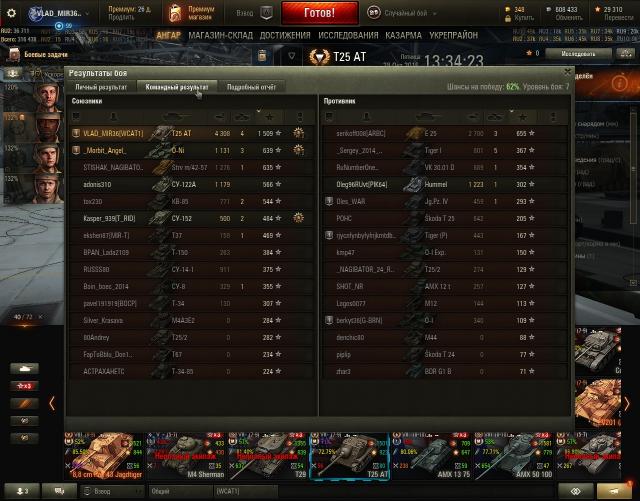Image resolution: width=640 pixels, height=501 pixels.
Task: Switch to Командный результат tab
Action: [177, 87]
